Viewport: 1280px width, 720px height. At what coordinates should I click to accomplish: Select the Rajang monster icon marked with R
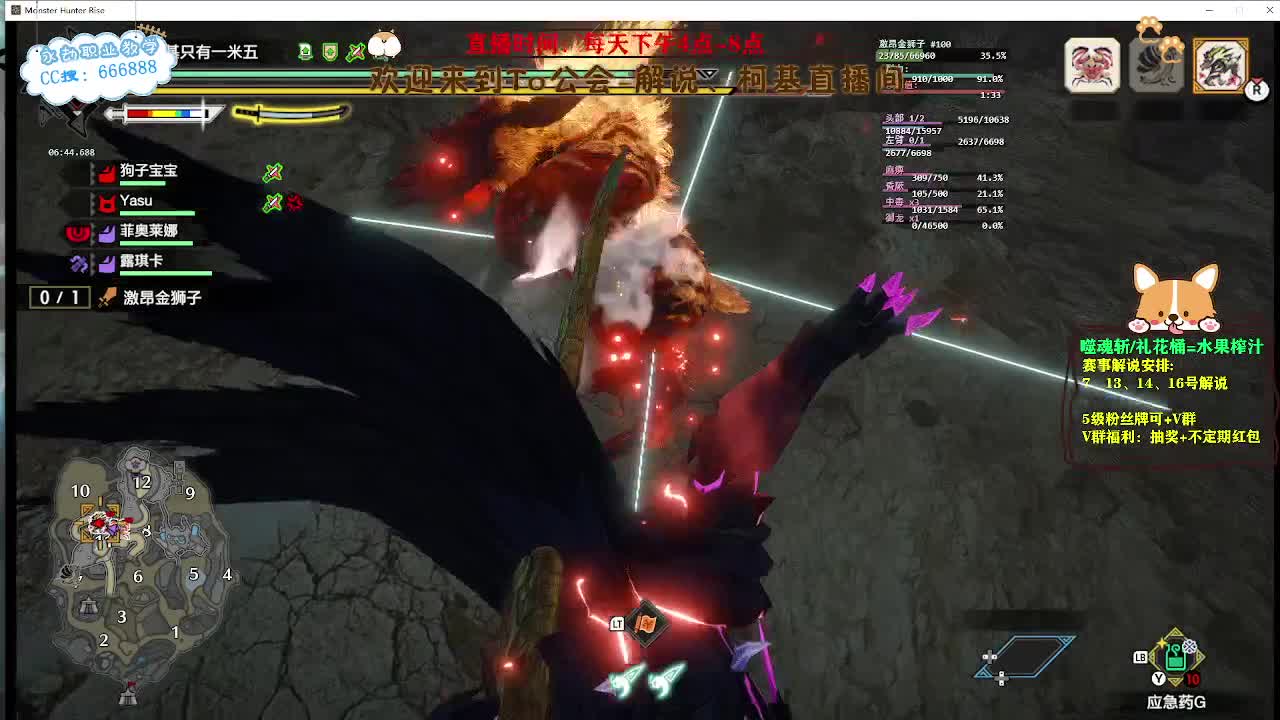(1221, 65)
